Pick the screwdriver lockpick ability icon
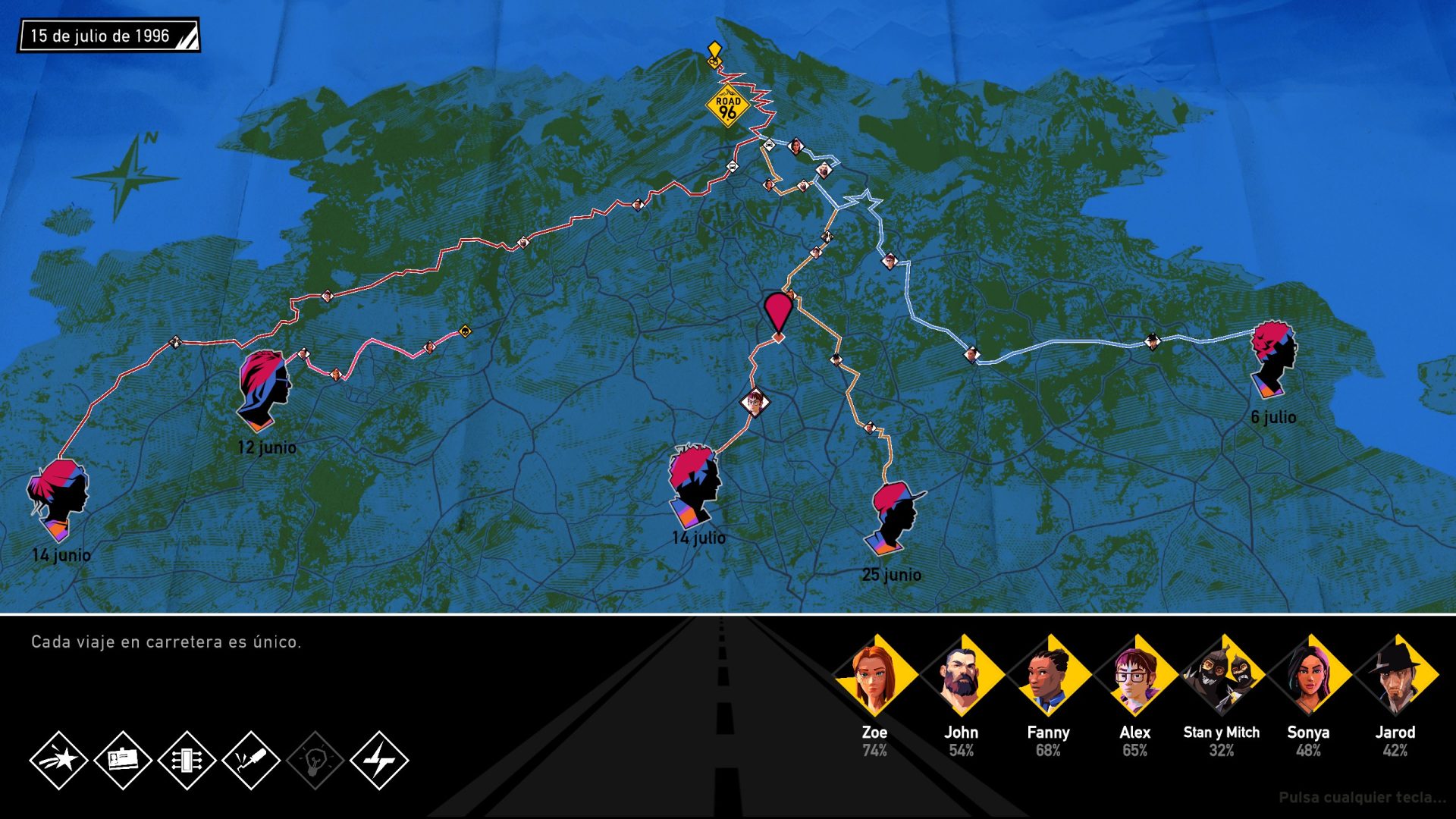The height and width of the screenshot is (819, 1456). 251,760
